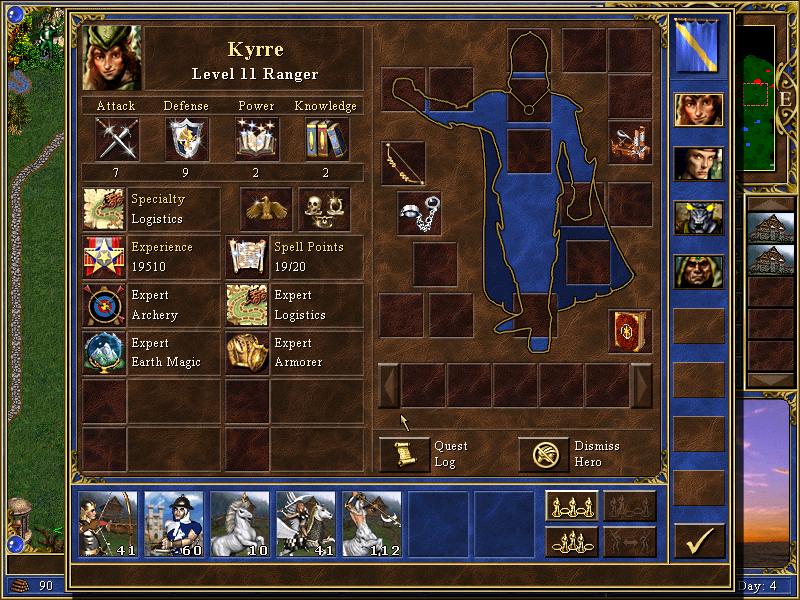Show the Power skill details
The width and height of the screenshot is (800, 600).
(x=257, y=138)
